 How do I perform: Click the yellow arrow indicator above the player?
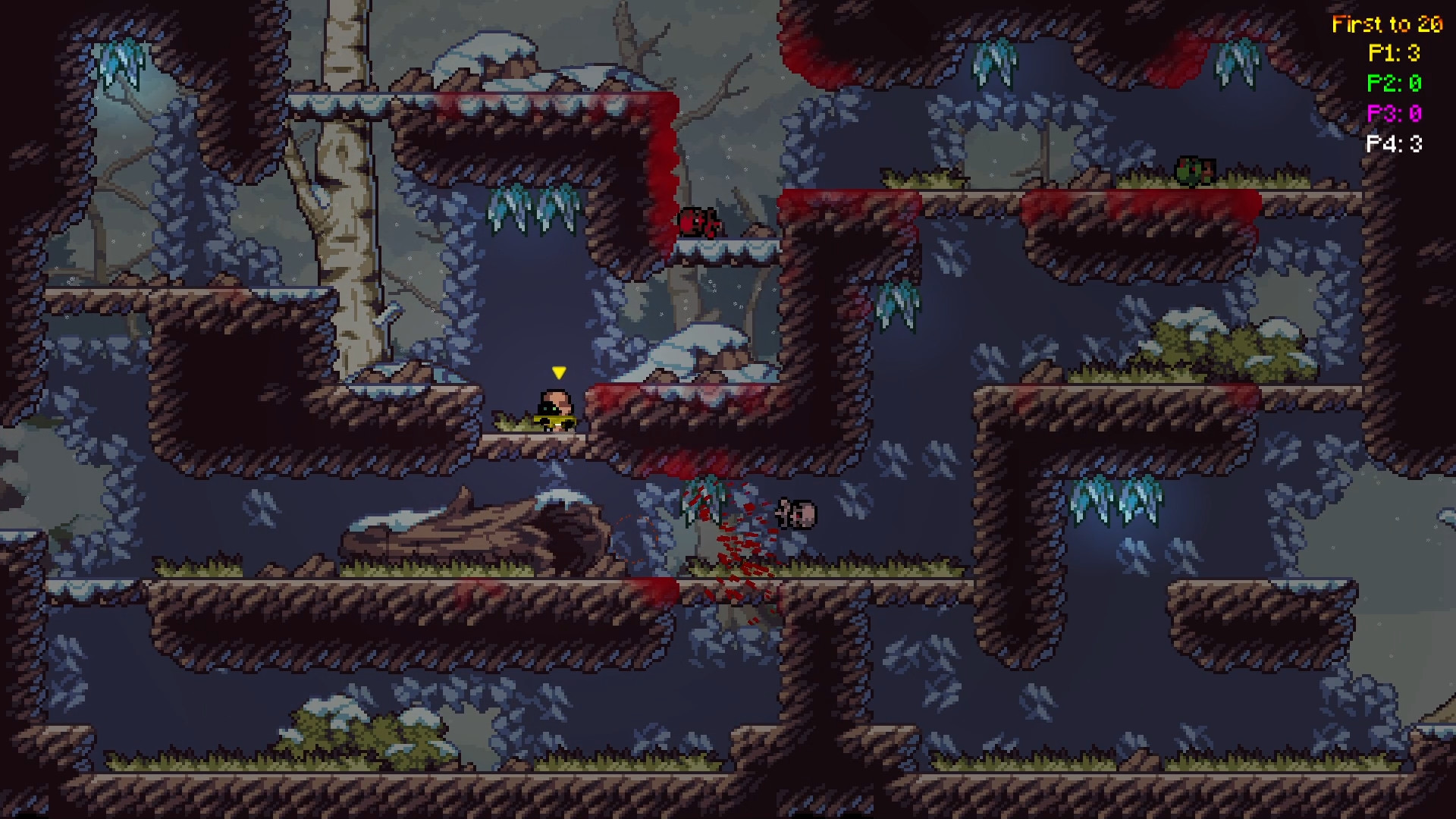pyautogui.click(x=559, y=372)
